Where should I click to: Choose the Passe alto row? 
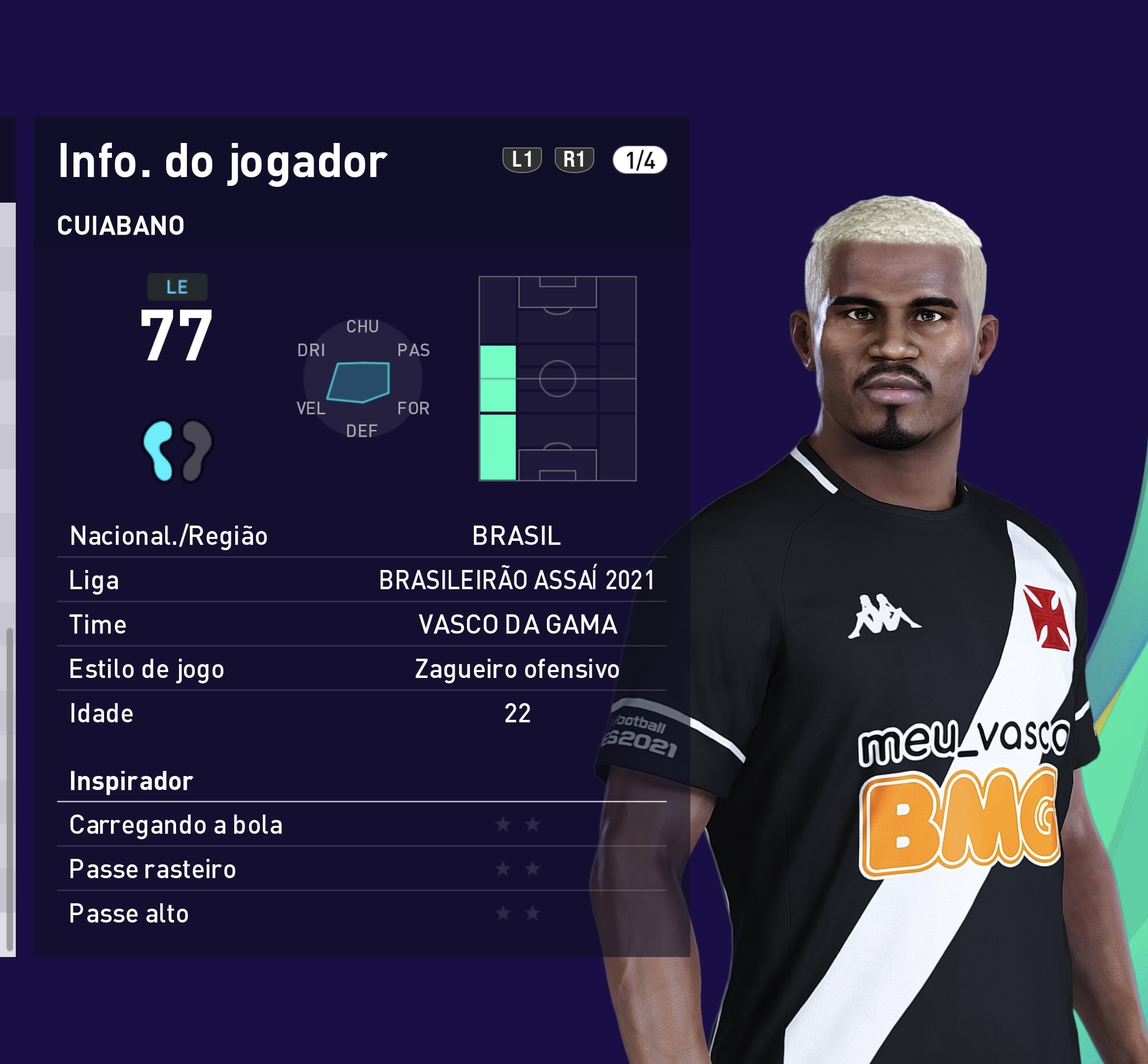[x=361, y=913]
